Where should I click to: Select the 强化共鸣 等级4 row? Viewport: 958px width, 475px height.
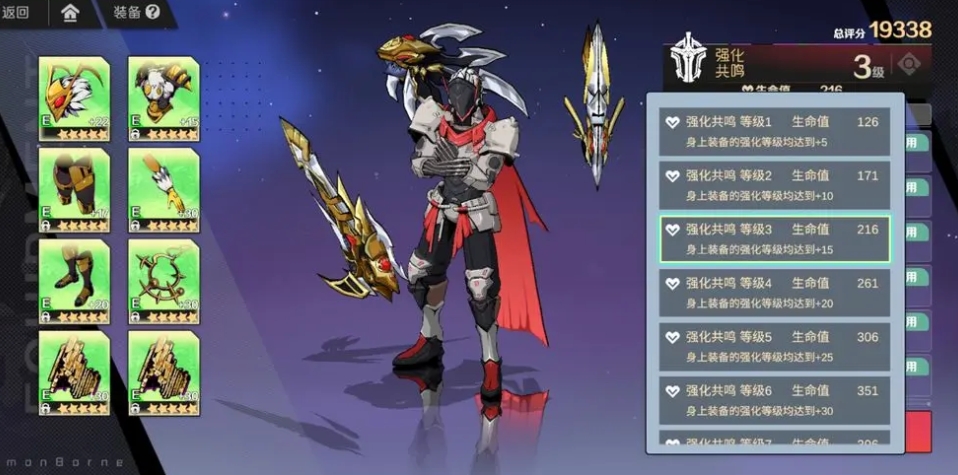pyautogui.click(x=775, y=293)
